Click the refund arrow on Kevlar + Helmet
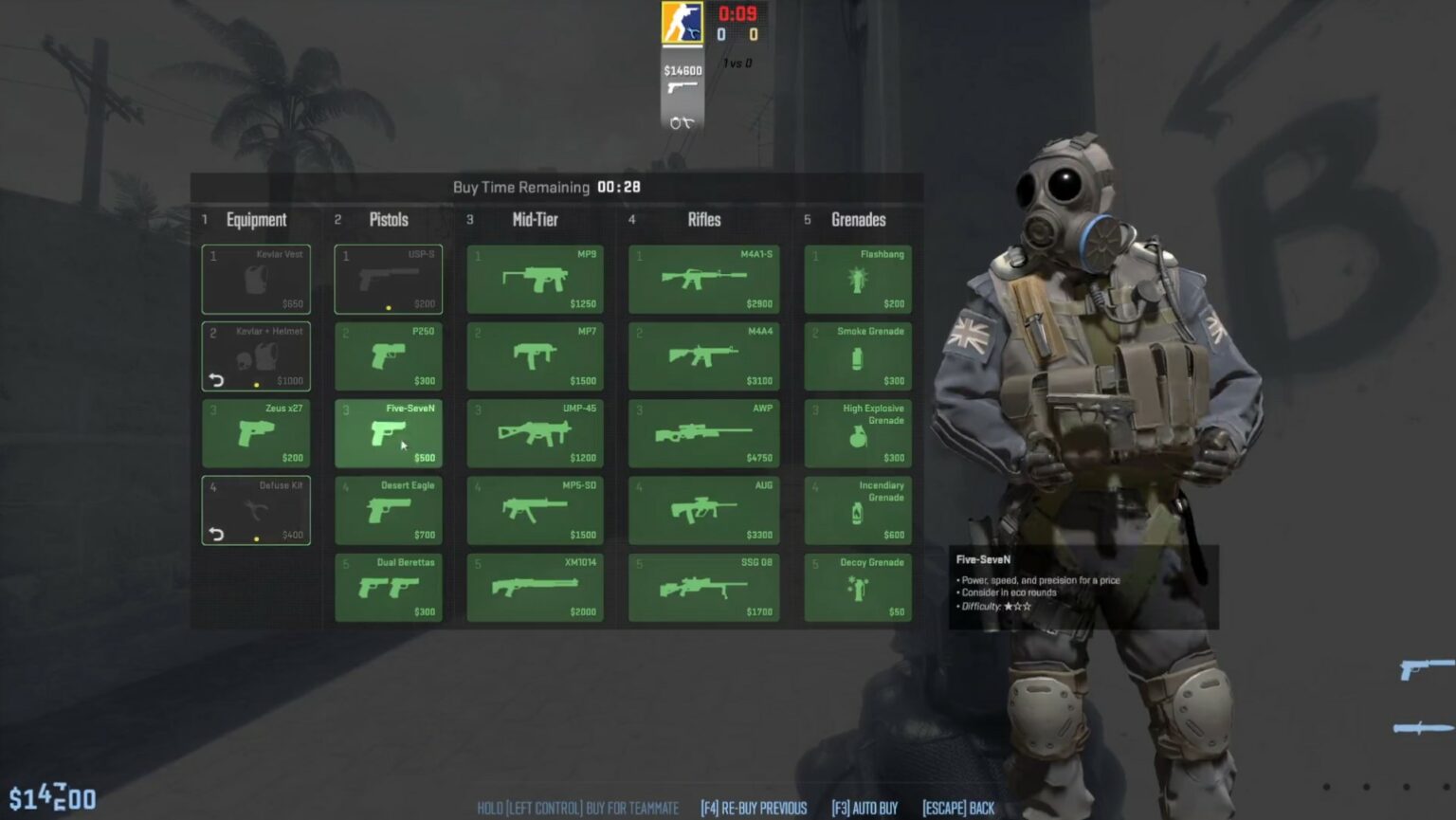1456x820 pixels. (218, 378)
